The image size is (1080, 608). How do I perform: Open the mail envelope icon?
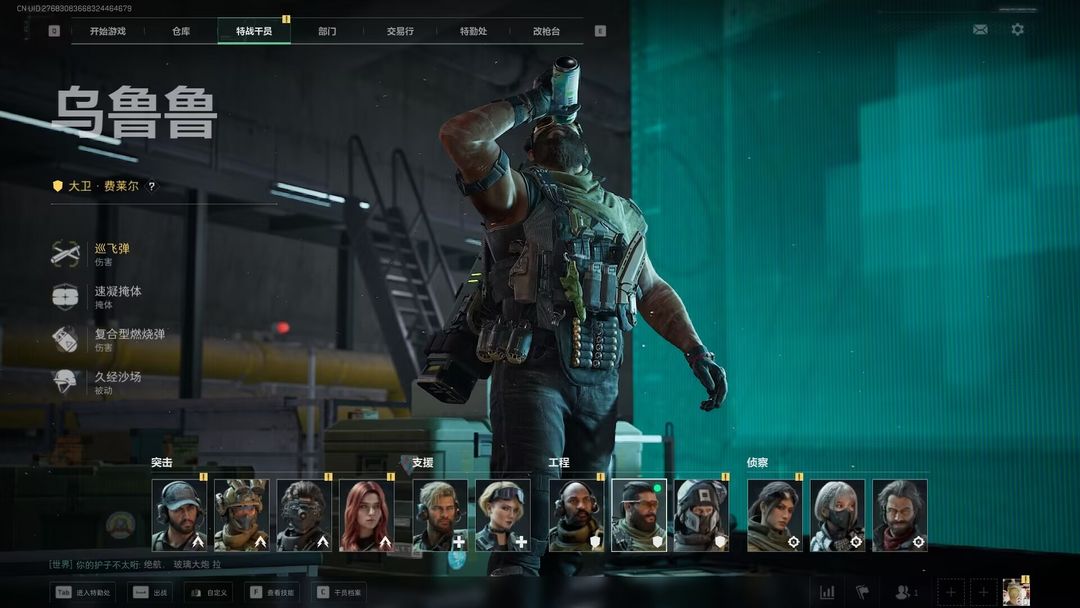pyautogui.click(x=980, y=30)
